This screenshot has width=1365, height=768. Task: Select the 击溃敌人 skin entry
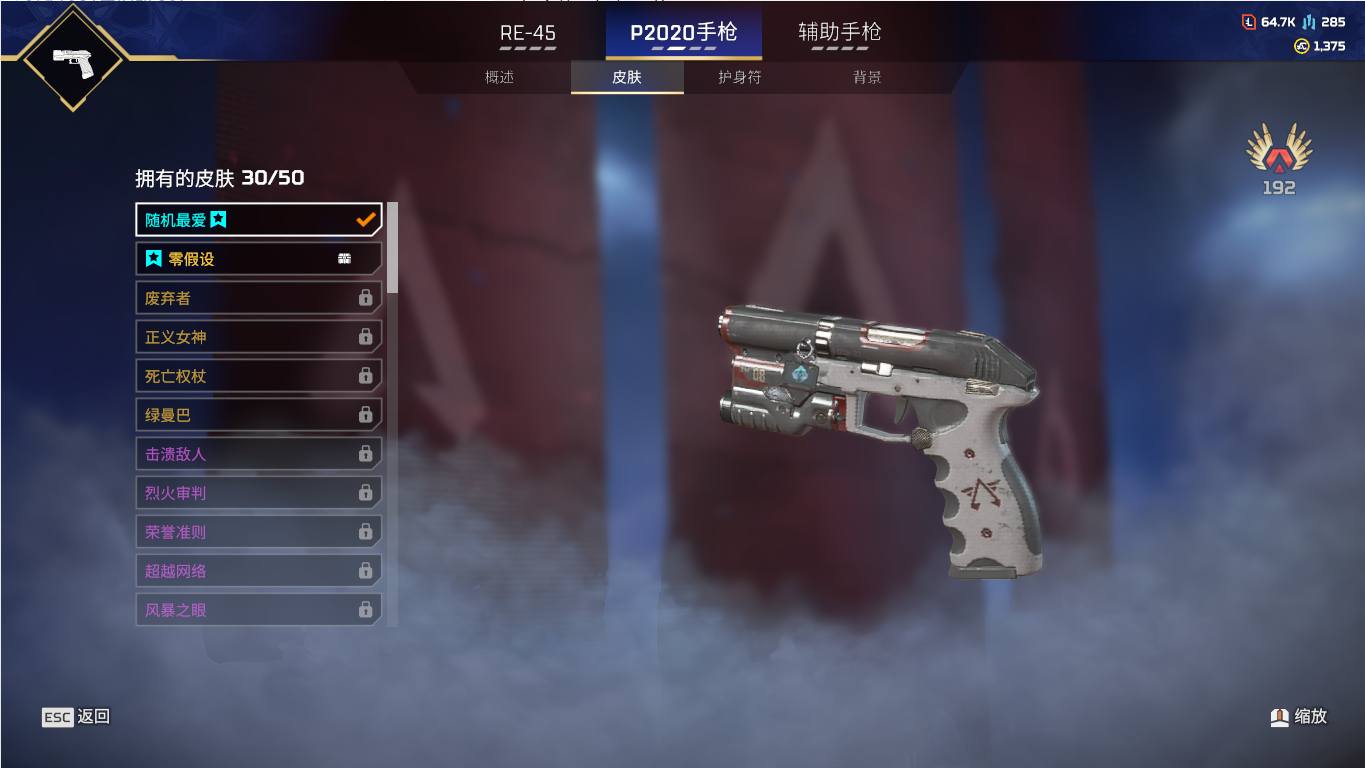pos(258,454)
